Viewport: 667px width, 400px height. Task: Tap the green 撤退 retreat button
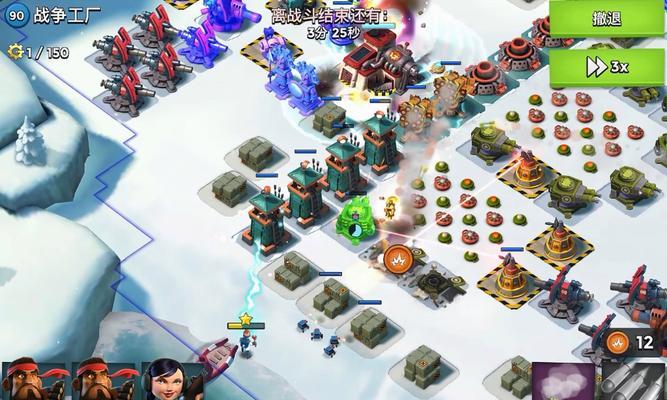607,19
